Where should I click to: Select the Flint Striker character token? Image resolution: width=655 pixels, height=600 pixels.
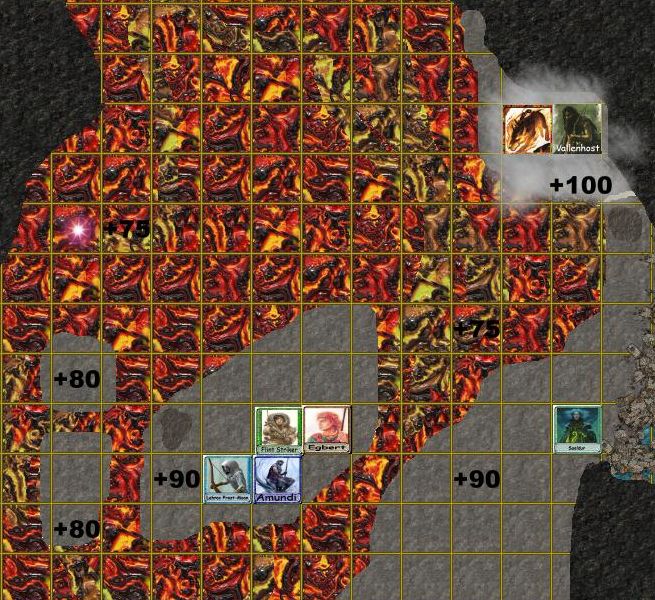(278, 430)
